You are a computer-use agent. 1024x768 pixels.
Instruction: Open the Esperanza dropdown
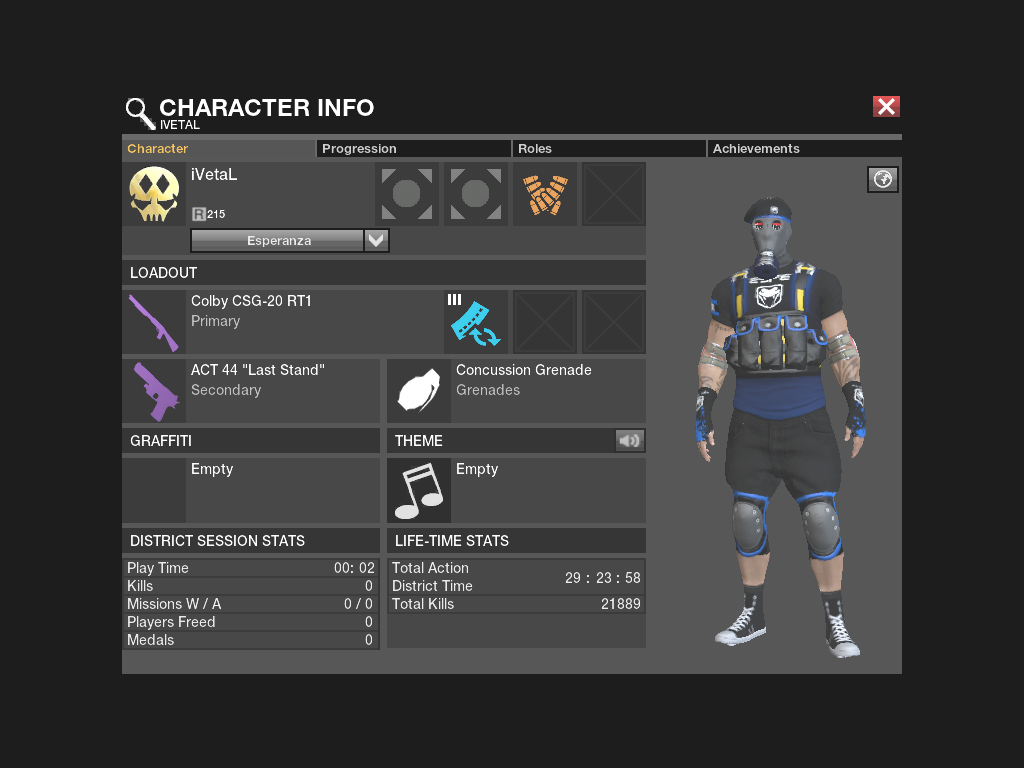click(x=376, y=241)
